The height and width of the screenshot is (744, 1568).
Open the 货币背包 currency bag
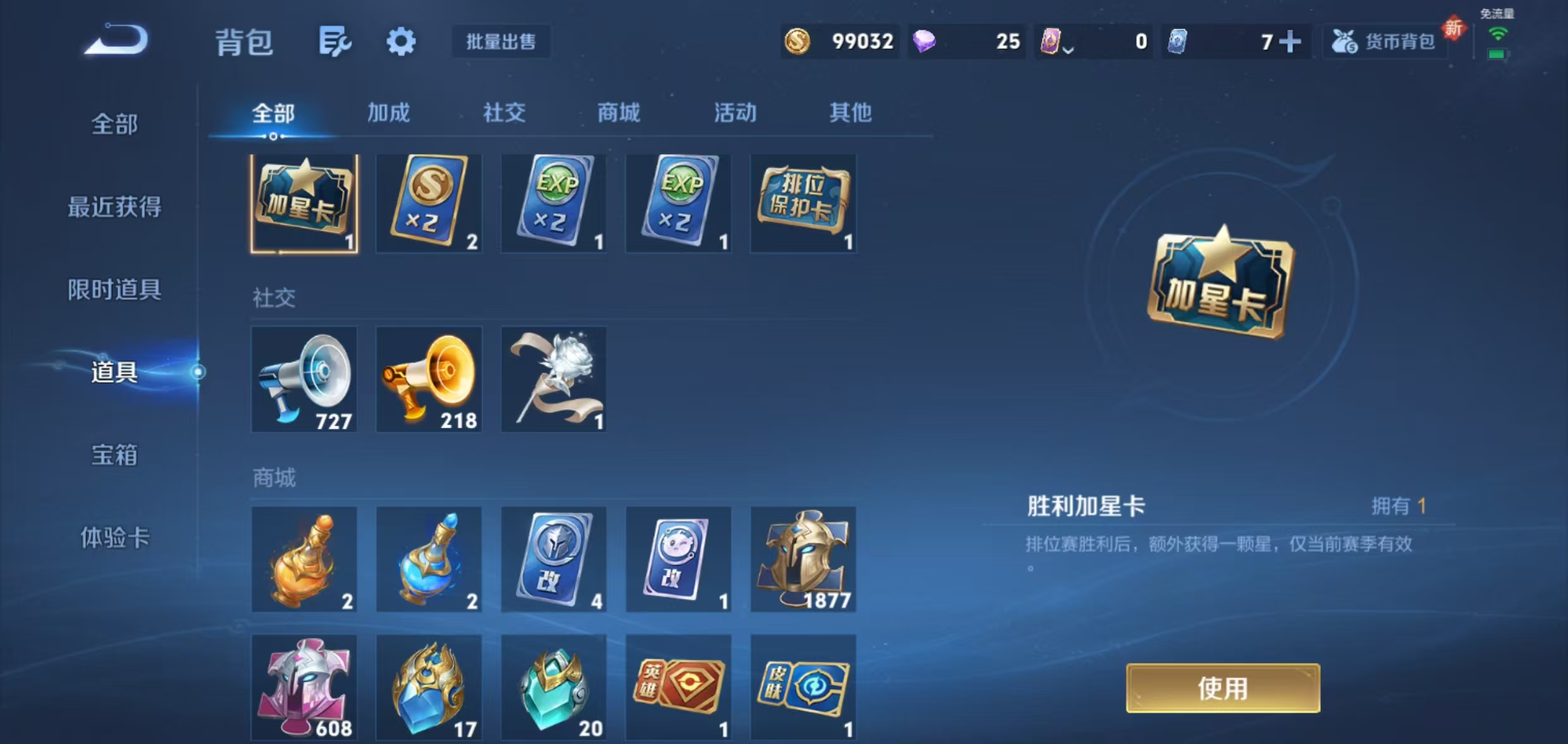[x=1385, y=42]
